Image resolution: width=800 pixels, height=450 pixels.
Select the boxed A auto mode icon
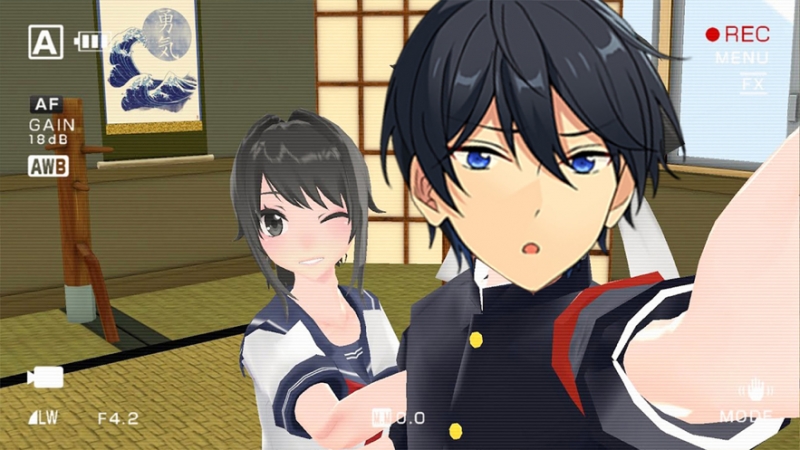(43, 42)
